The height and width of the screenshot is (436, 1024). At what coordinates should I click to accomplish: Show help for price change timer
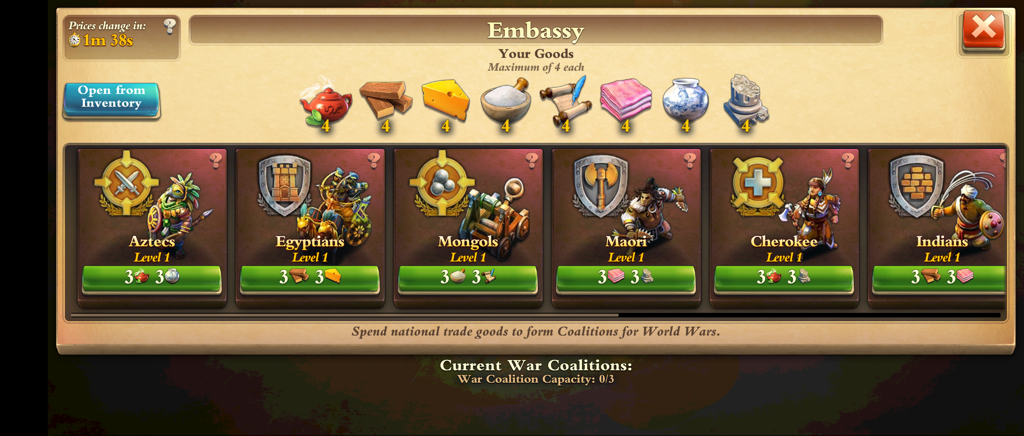(170, 26)
